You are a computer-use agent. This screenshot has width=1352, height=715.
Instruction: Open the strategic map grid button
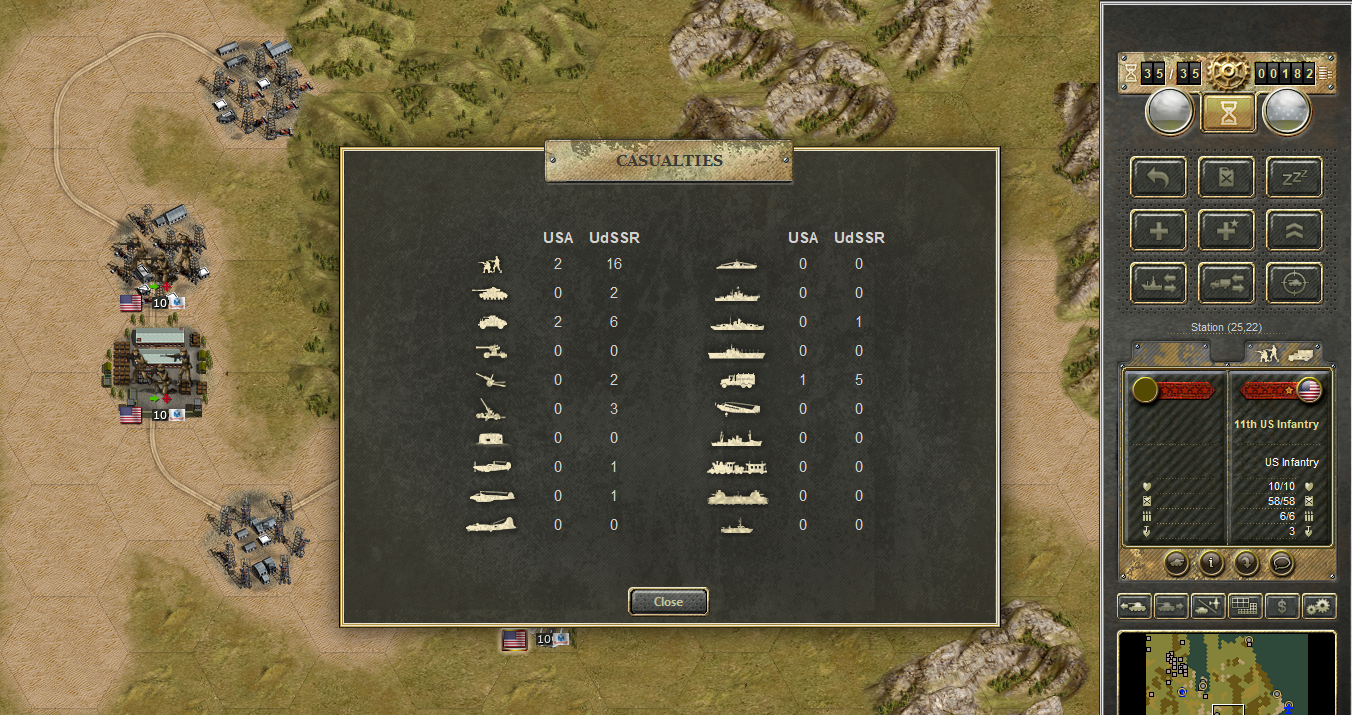pyautogui.click(x=1244, y=606)
